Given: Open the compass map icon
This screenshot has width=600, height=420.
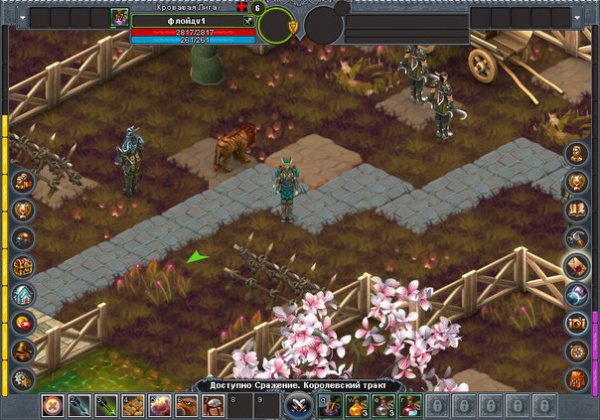Looking at the screenshot, I should (x=577, y=350).
